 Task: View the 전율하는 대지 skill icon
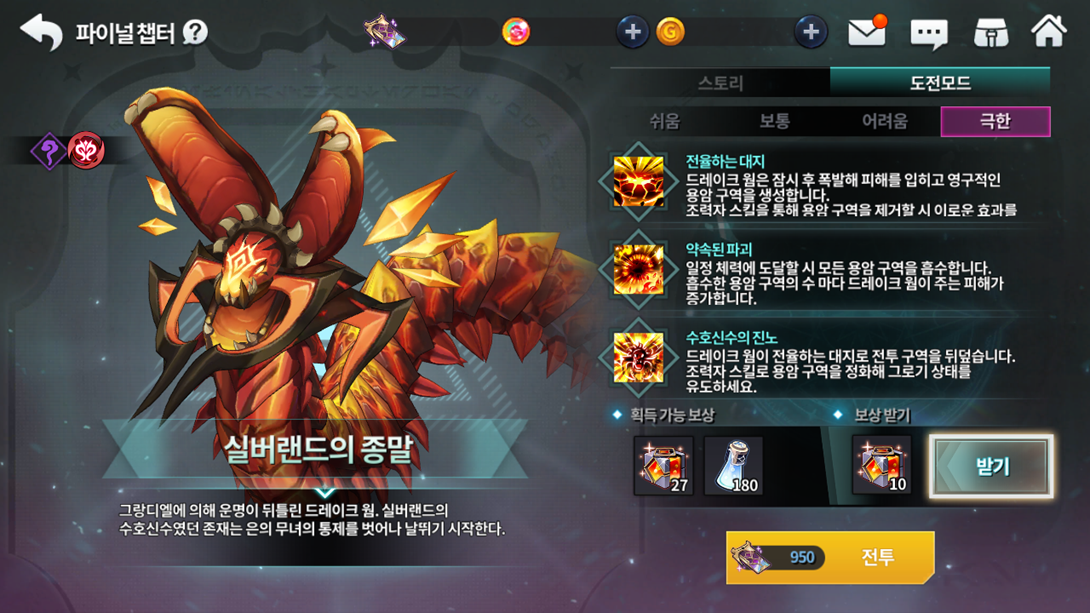[x=638, y=182]
